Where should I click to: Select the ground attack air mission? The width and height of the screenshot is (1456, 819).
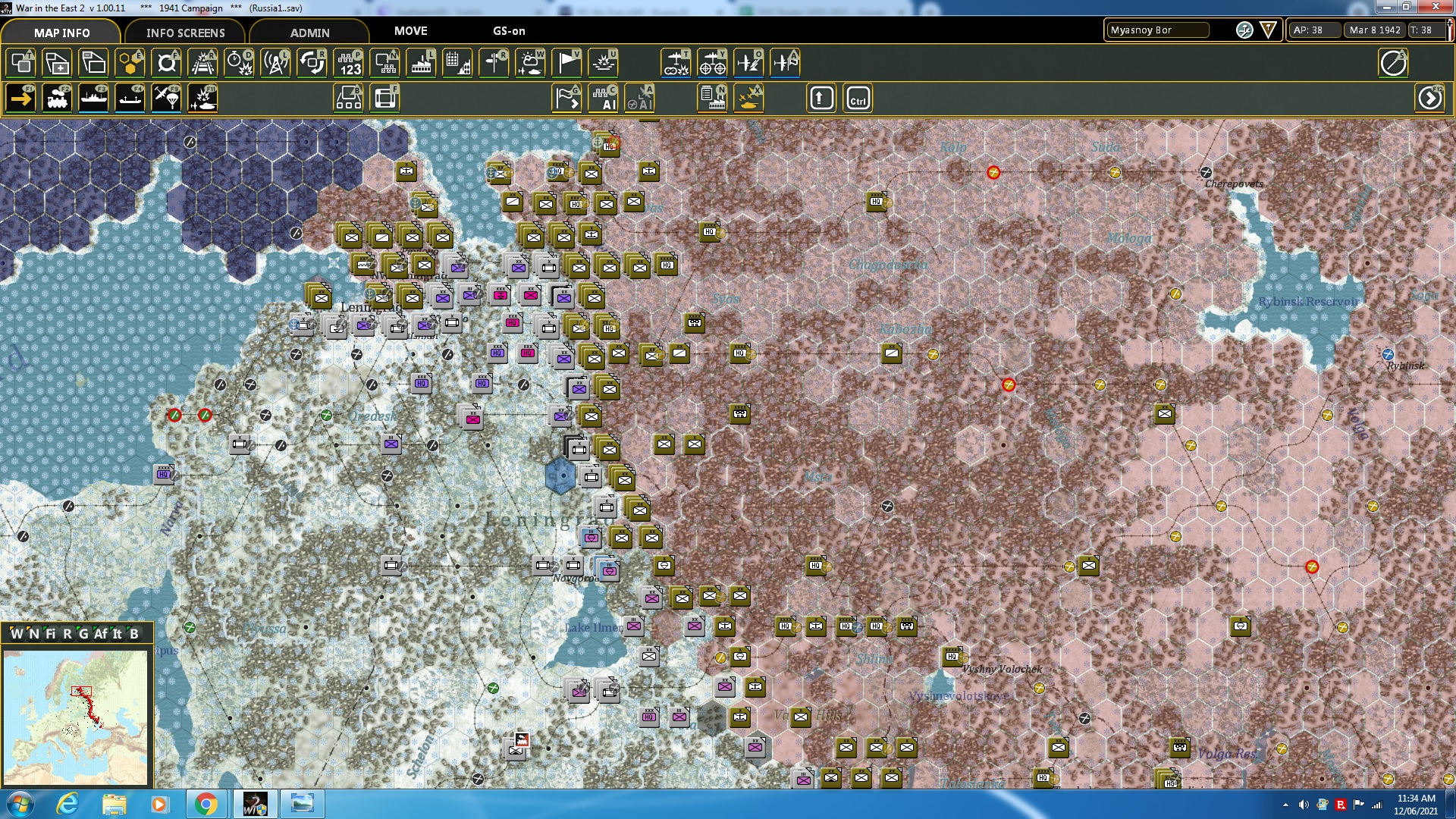coord(202,98)
